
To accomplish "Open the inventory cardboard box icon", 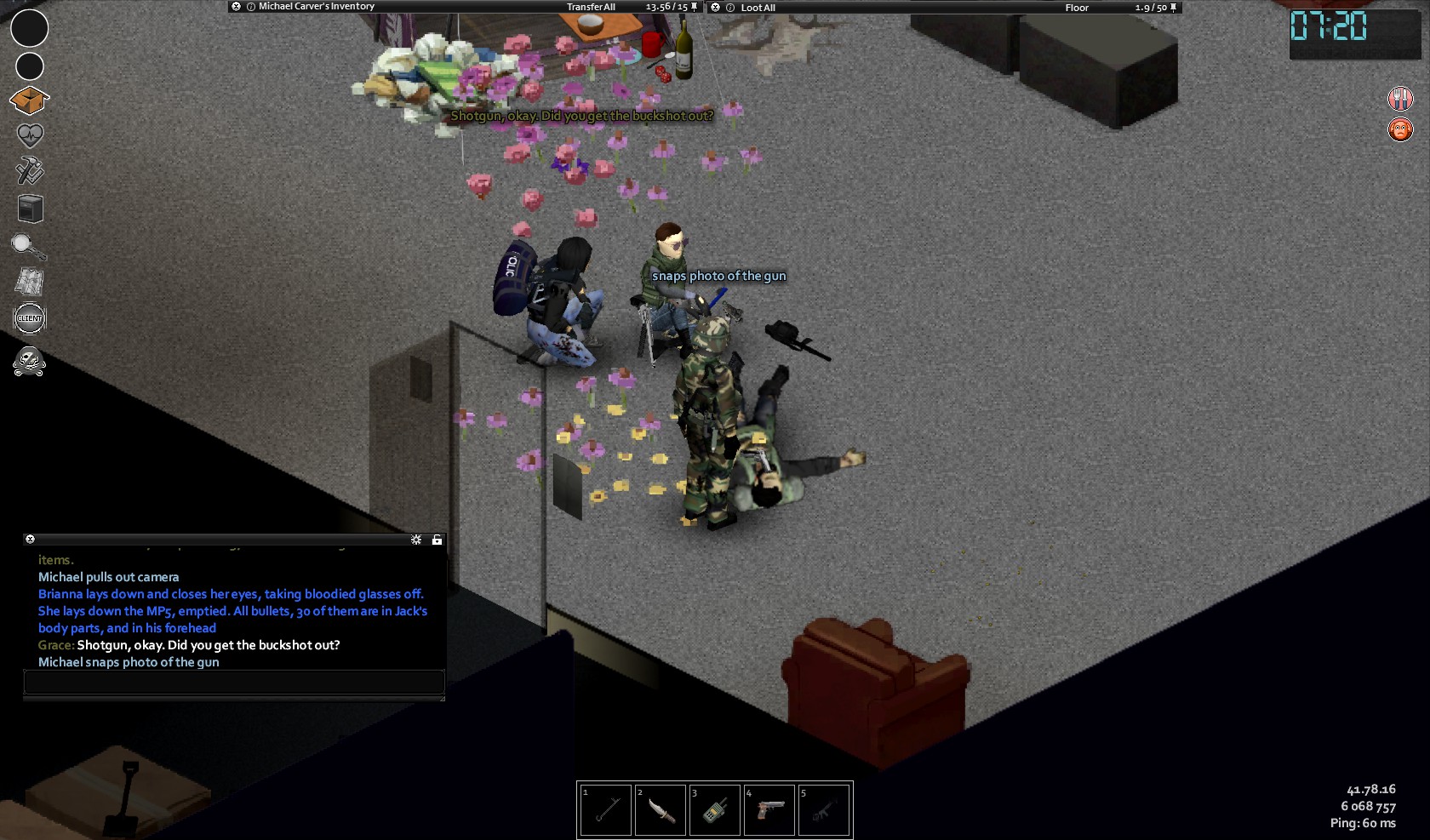I will (x=29, y=100).
